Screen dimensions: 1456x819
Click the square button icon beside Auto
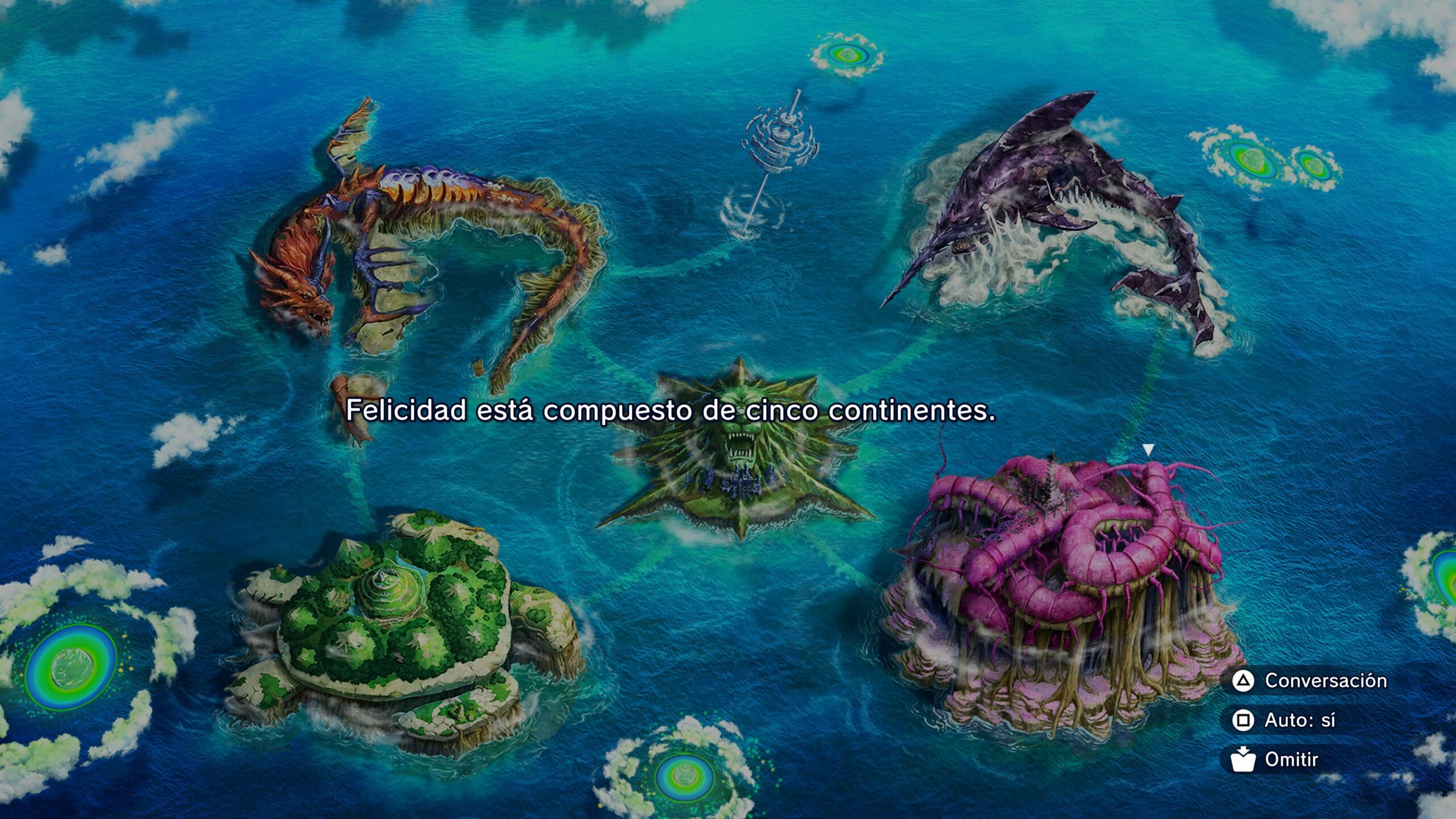tap(1243, 718)
